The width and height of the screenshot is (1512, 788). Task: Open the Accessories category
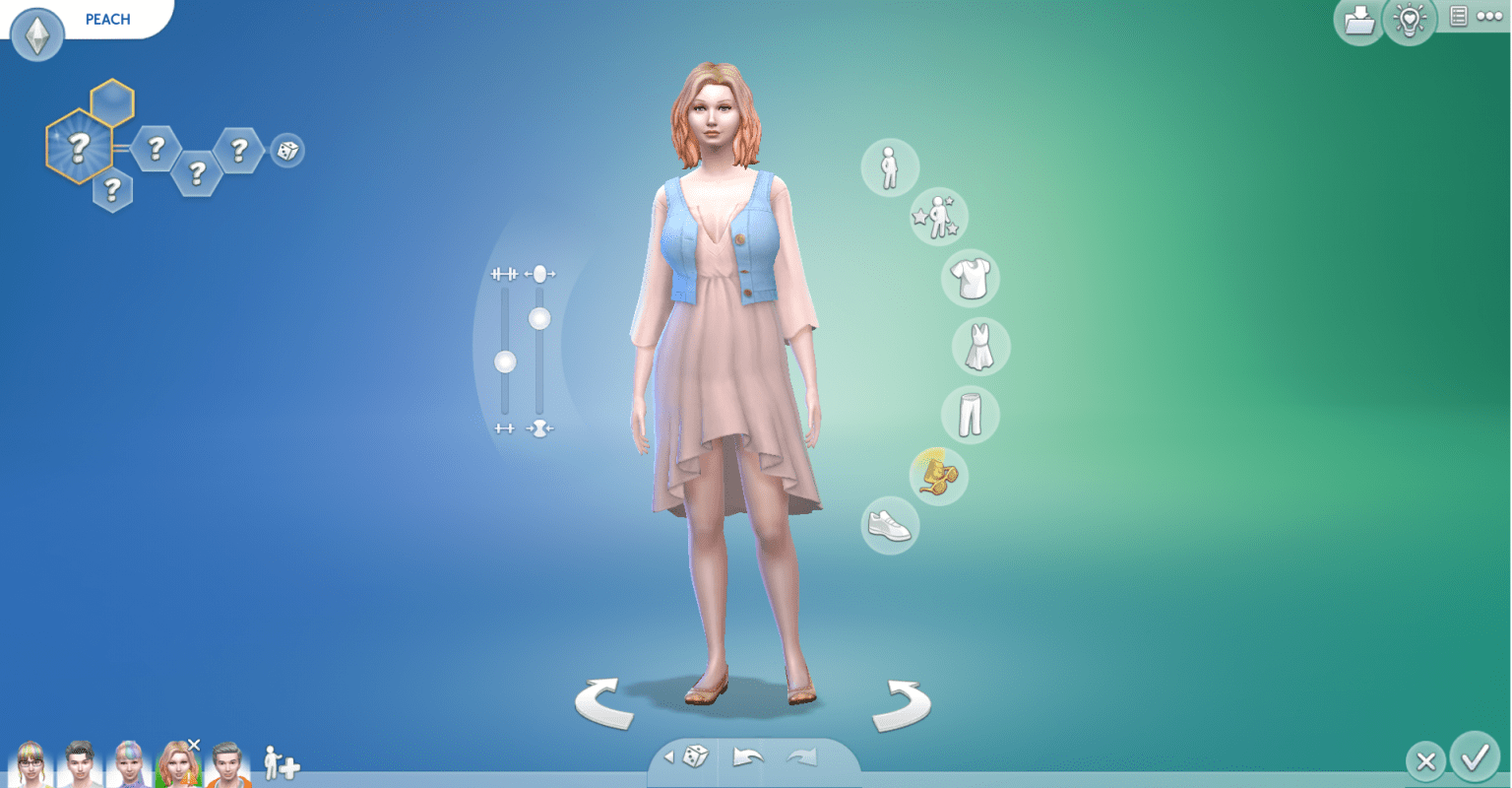(936, 476)
